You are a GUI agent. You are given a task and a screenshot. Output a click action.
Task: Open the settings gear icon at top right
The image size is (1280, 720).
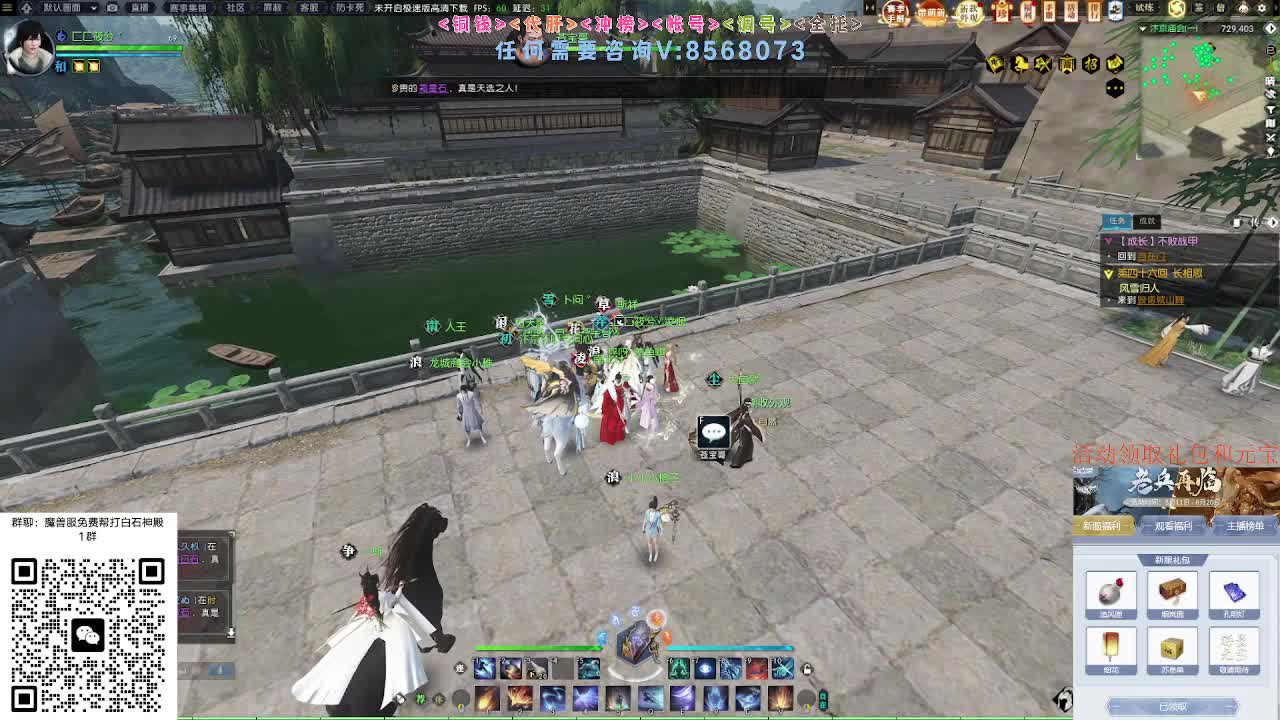click(x=1261, y=7)
